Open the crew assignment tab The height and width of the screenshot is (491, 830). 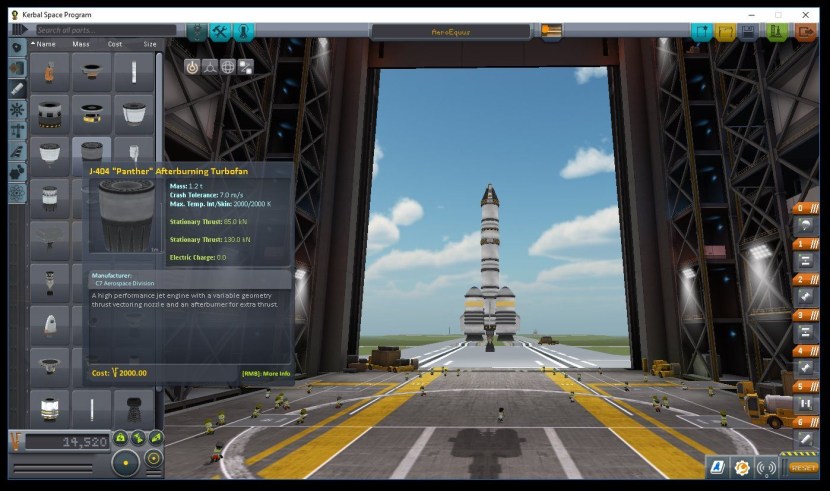pos(243,31)
